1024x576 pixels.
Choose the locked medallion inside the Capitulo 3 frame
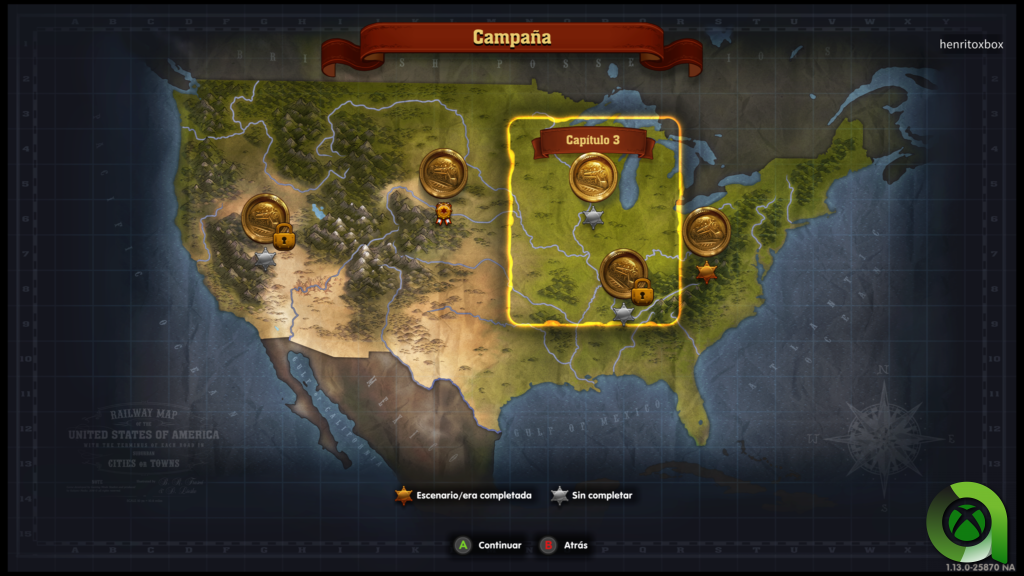623,272
